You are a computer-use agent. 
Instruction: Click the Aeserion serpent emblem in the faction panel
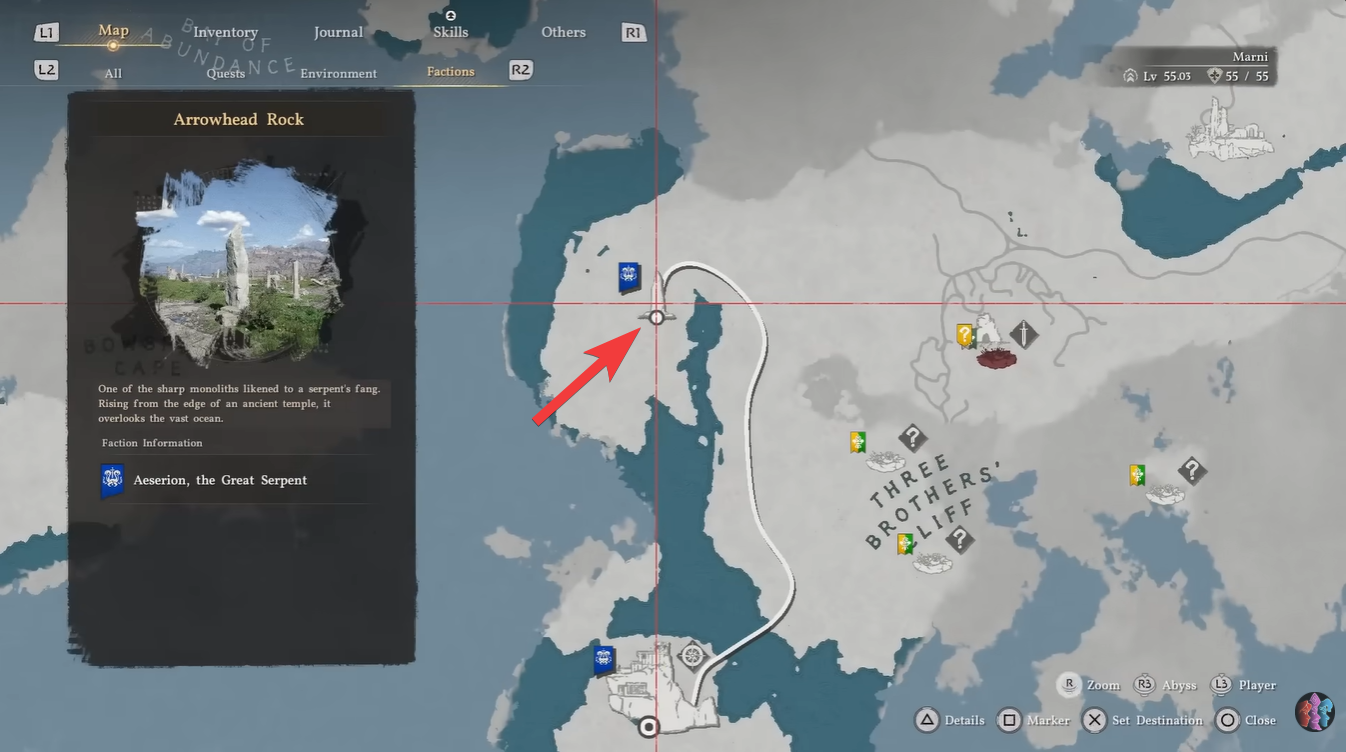tap(112, 479)
